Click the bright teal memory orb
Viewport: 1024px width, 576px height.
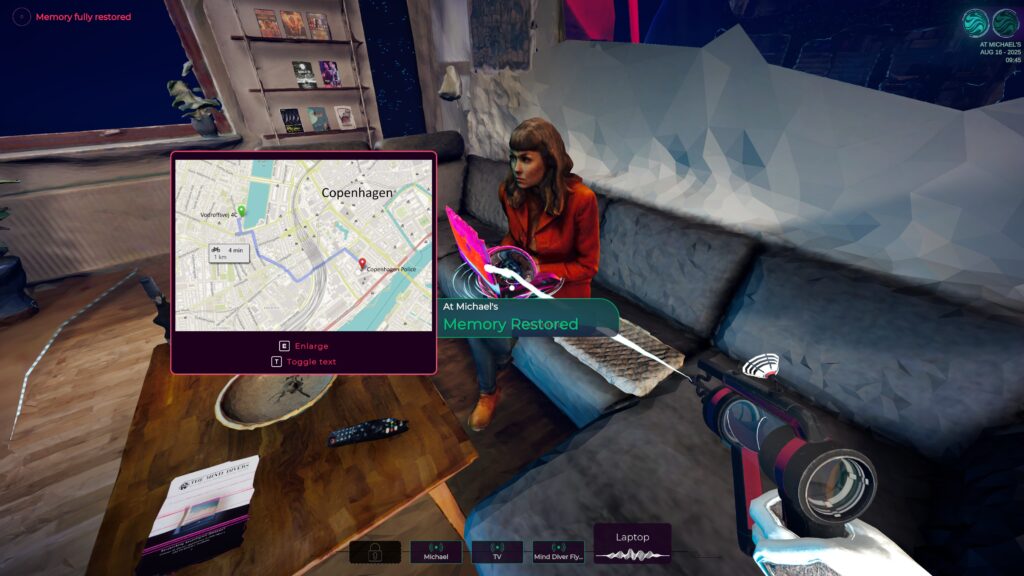pyautogui.click(x=975, y=22)
